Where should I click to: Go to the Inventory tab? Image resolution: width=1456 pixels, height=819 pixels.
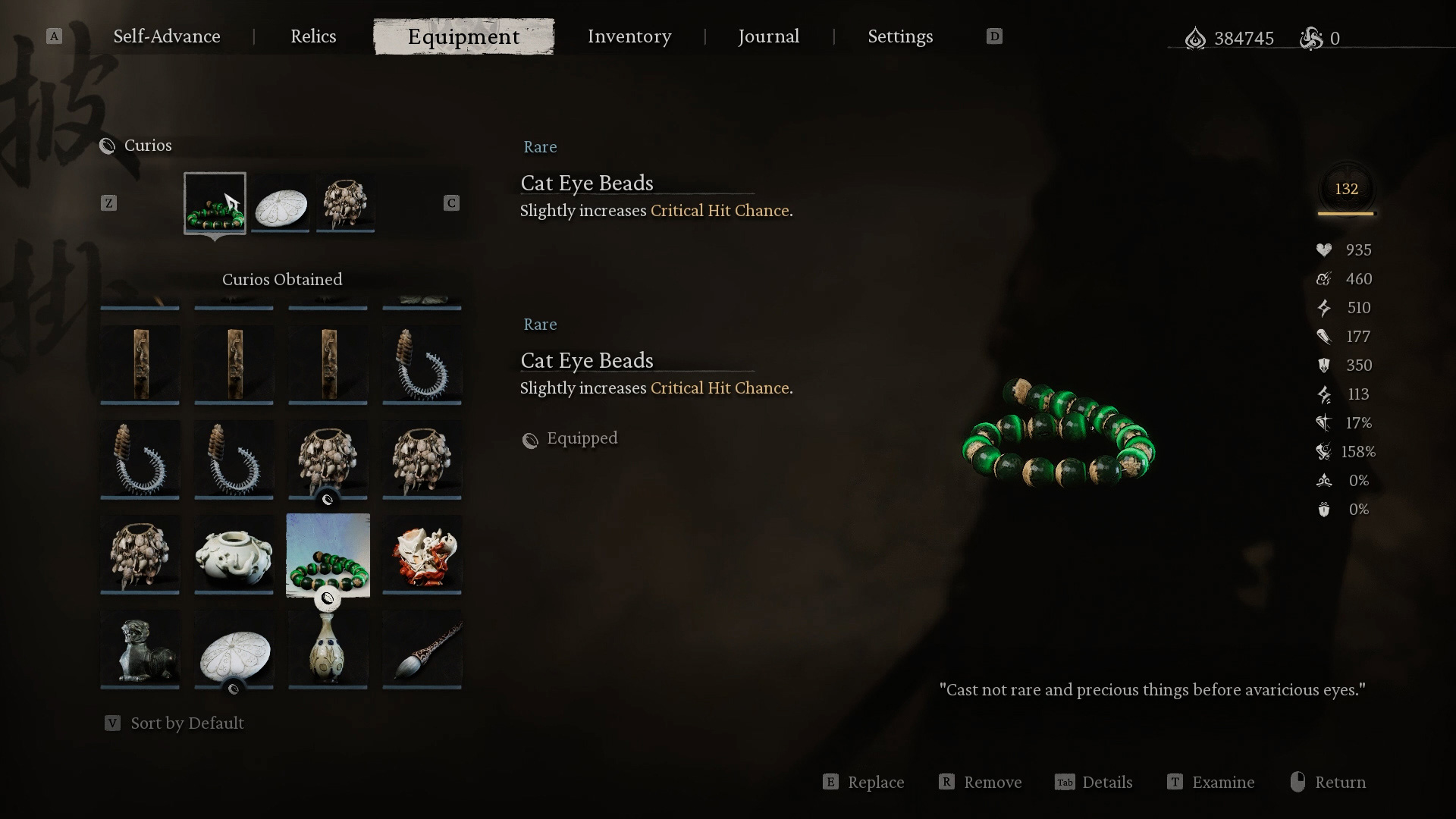[629, 36]
